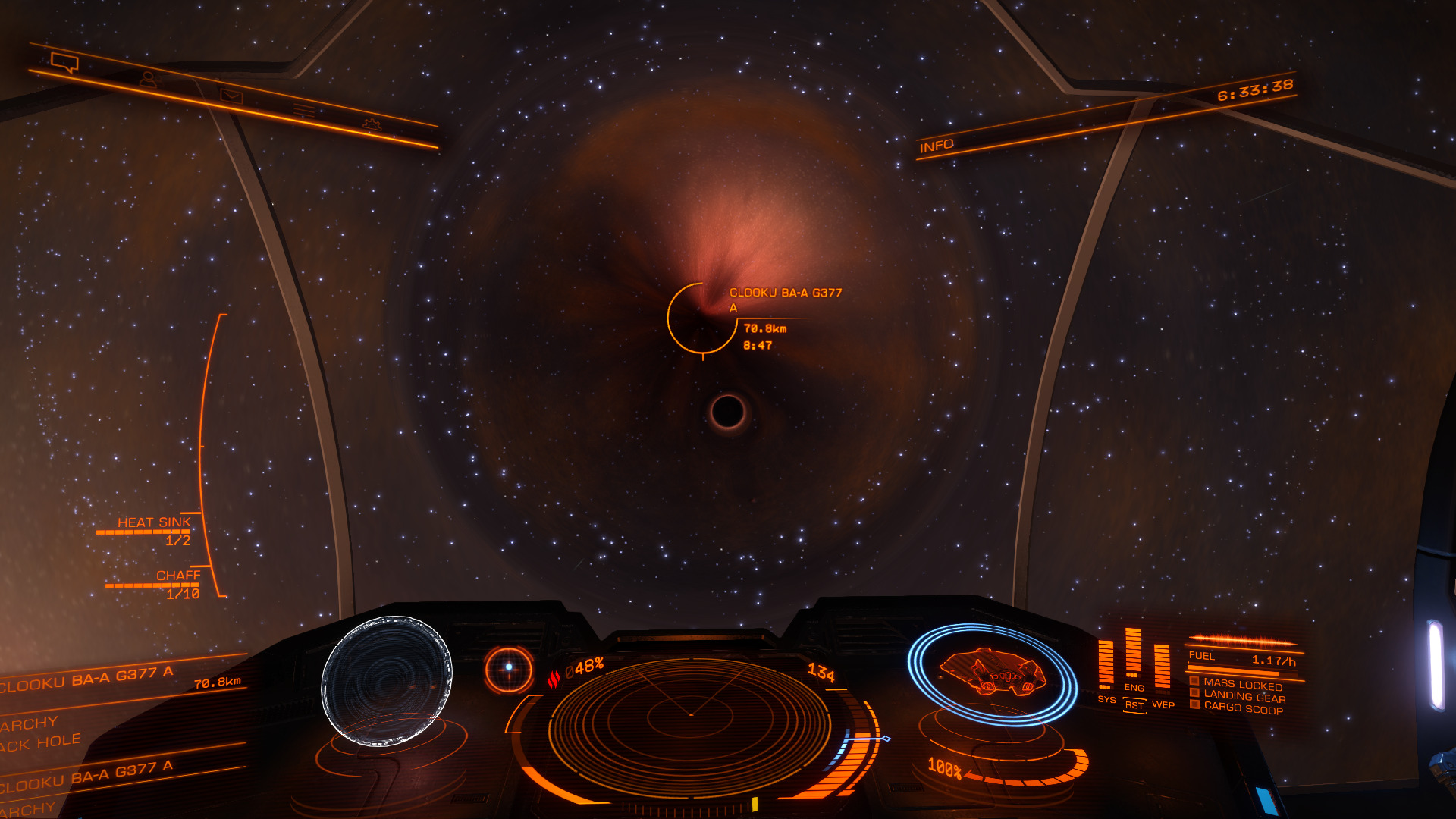This screenshot has width=1456, height=819.
Task: Reset power distribution with RST
Action: pos(1134,705)
